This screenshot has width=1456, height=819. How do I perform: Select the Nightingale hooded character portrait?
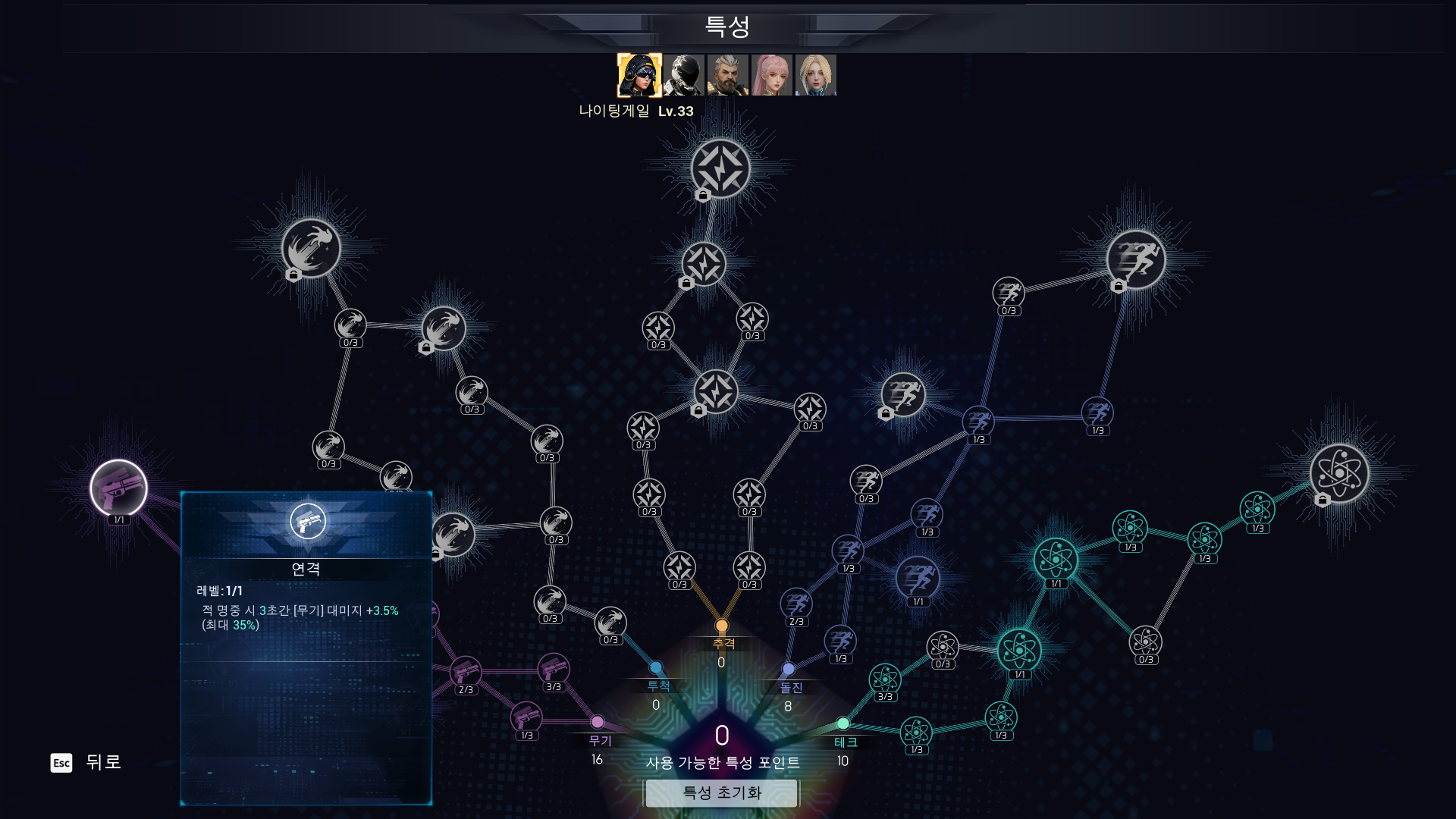point(639,75)
